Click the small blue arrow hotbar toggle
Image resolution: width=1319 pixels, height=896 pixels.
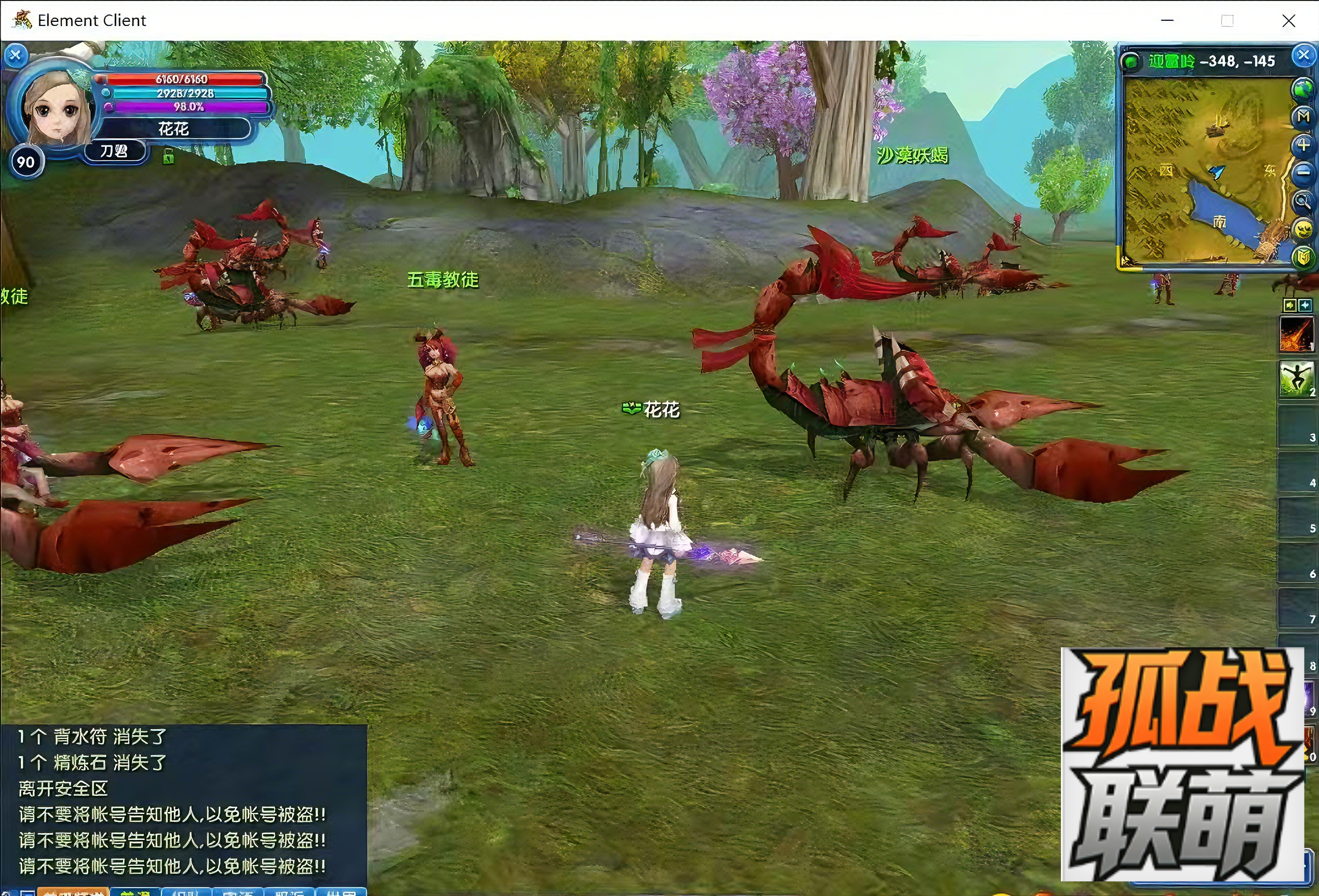pyautogui.click(x=1305, y=305)
